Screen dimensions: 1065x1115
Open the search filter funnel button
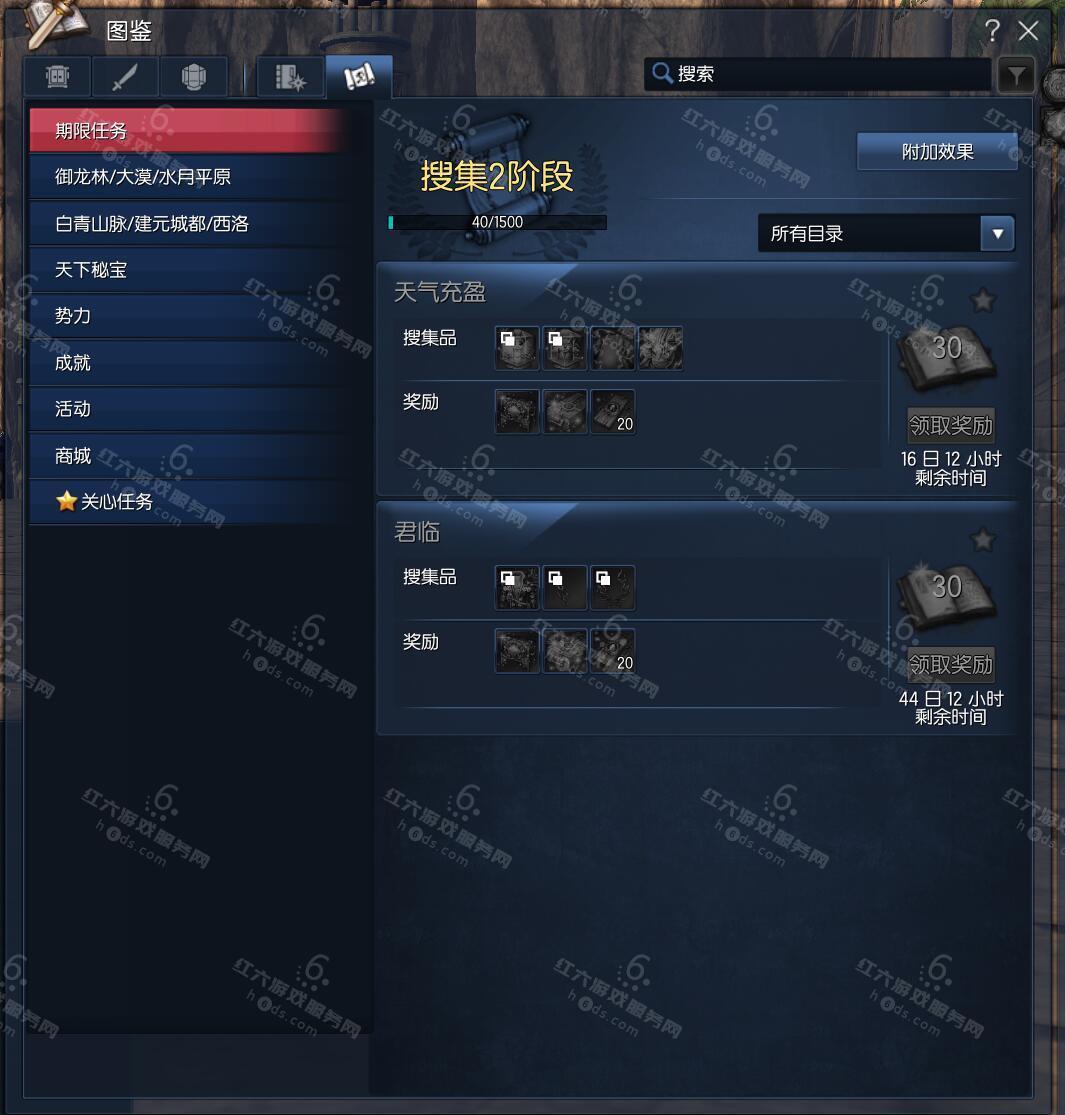(x=1015, y=75)
